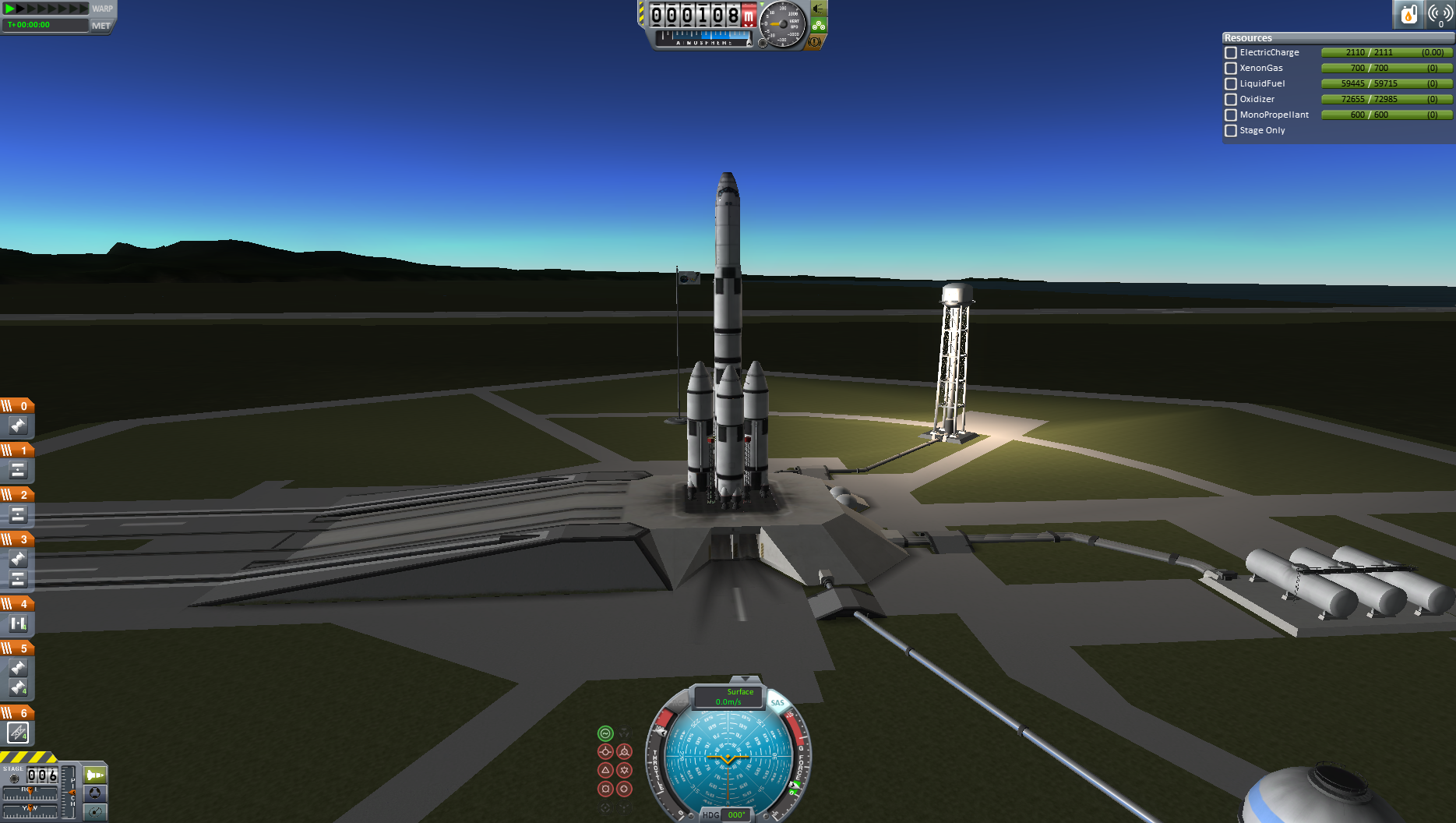
Task: Enable the Stage Only checkbox
Action: 1231,131
